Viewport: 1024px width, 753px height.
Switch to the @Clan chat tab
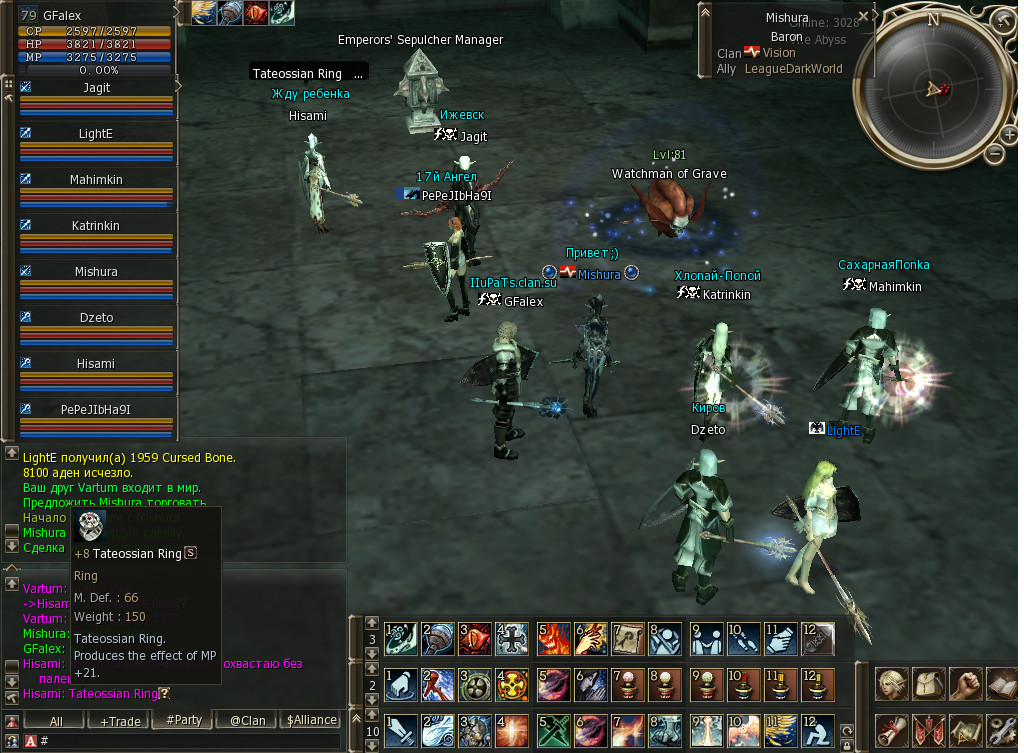pyautogui.click(x=247, y=720)
